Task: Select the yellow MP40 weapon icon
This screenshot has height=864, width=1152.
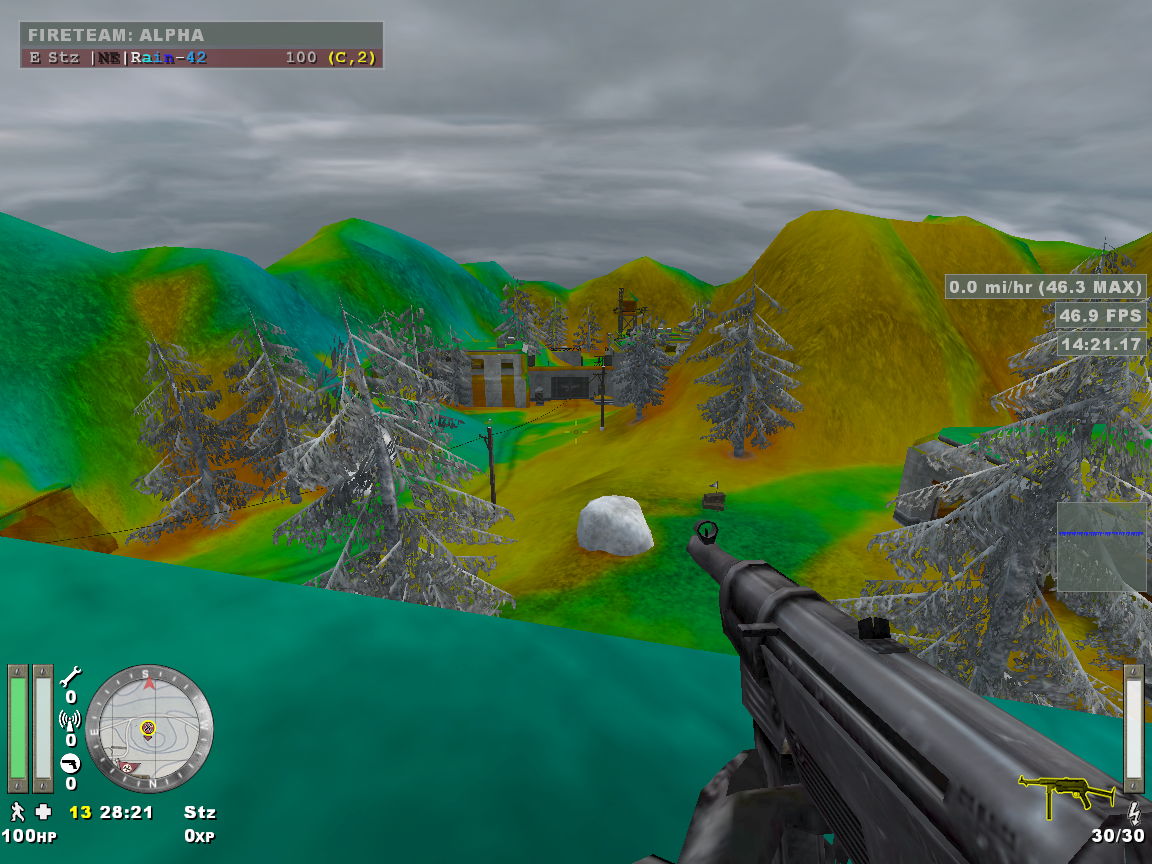Action: click(1065, 791)
